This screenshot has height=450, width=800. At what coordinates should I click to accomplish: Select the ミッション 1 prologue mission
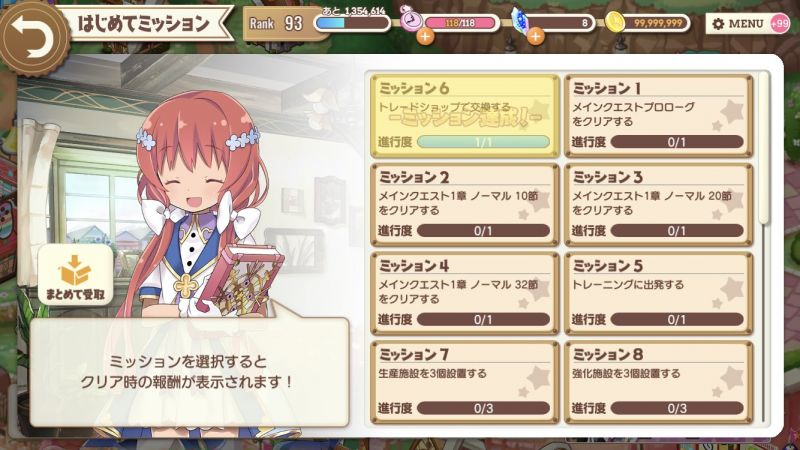(657, 114)
